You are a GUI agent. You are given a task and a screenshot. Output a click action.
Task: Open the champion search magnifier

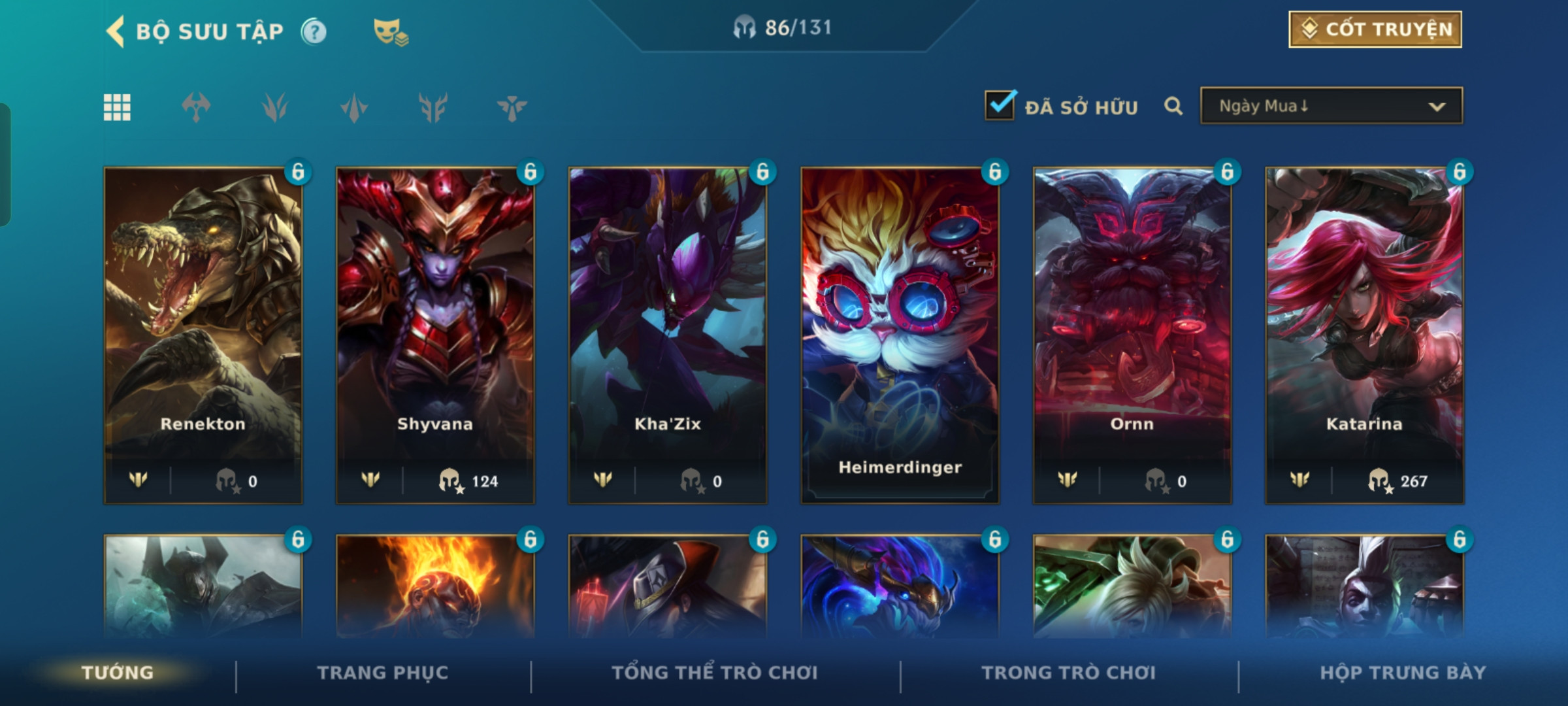coord(1173,106)
